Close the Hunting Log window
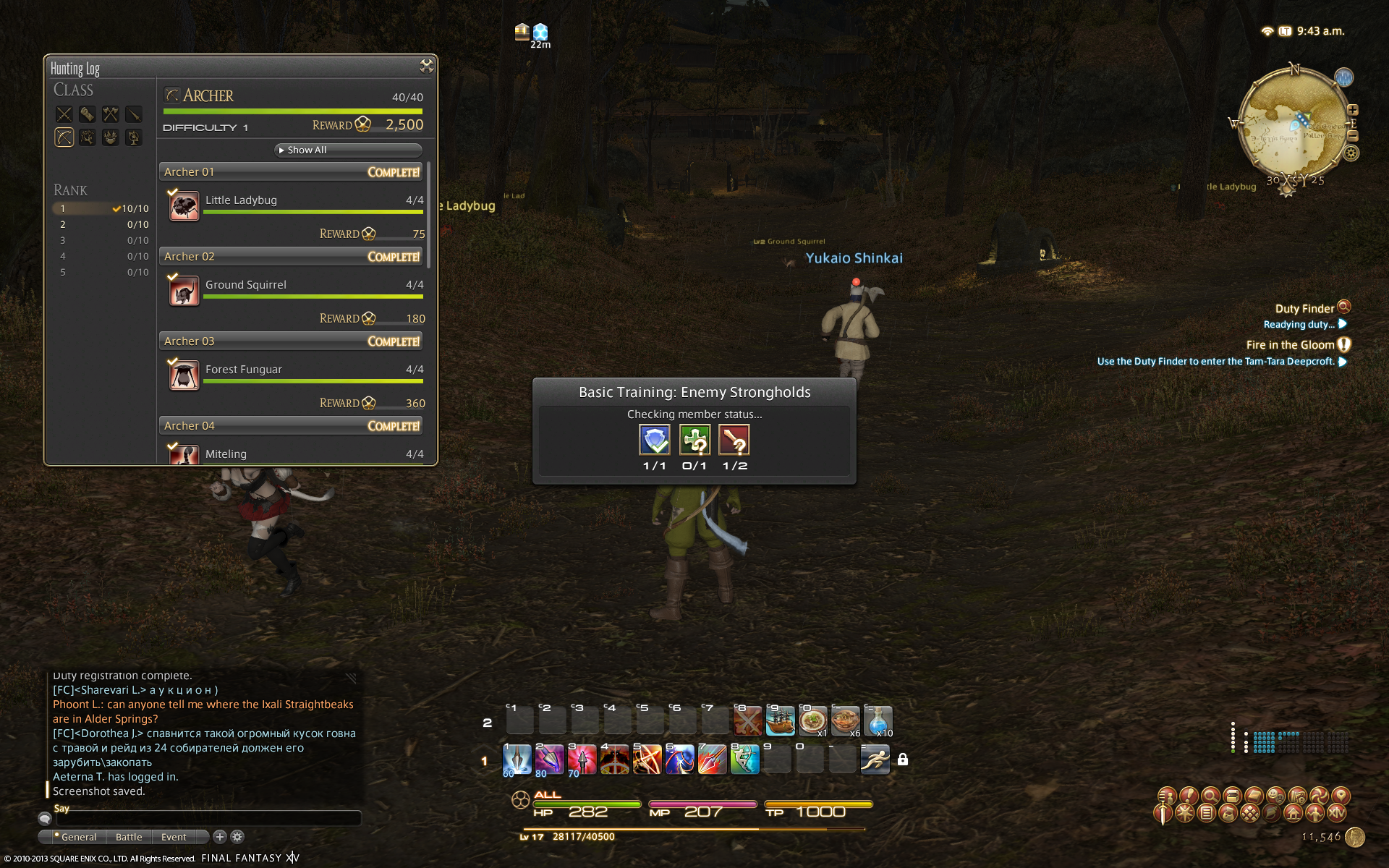The width and height of the screenshot is (1389, 868). (x=426, y=67)
